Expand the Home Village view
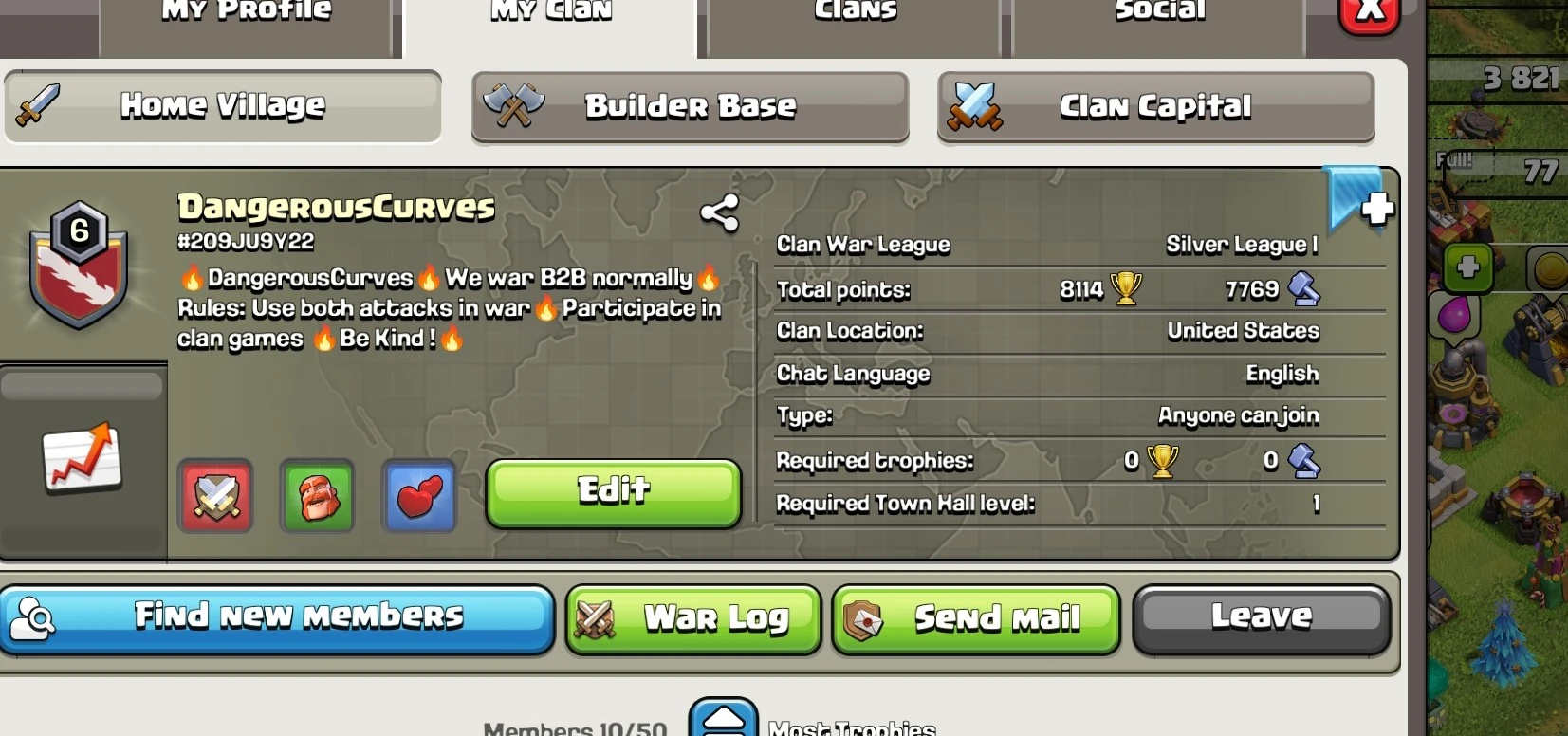Screen dimensions: 1568x736 click(222, 105)
